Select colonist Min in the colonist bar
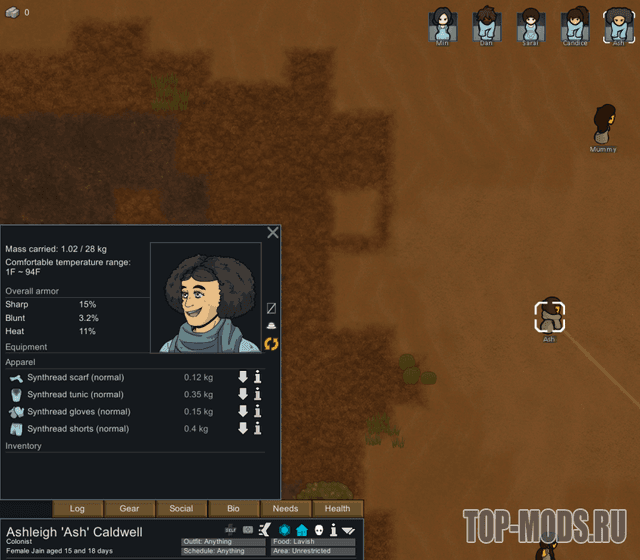Screen dimensions: 640x560 [x=442, y=26]
